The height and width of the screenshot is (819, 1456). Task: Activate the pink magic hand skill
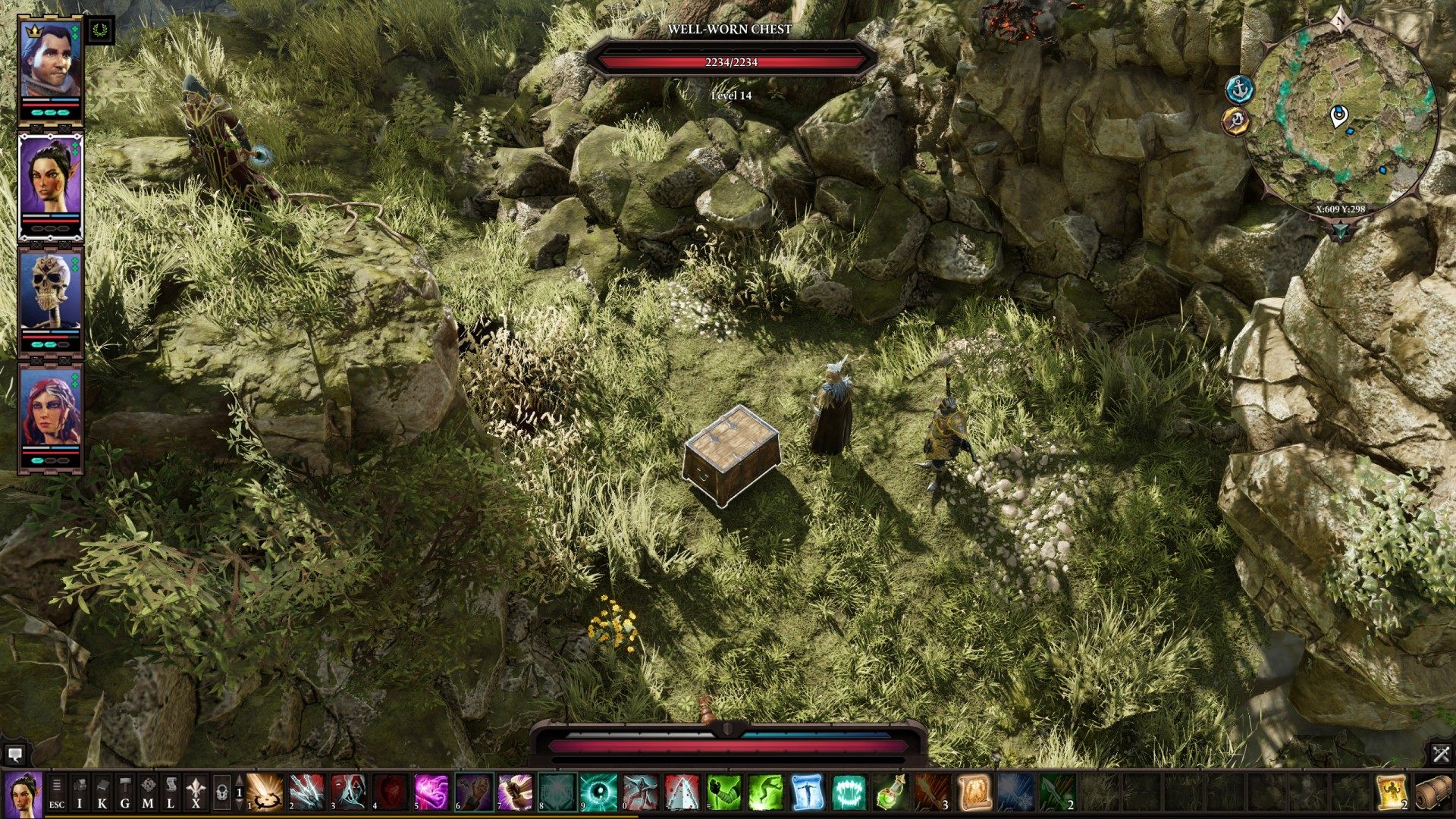(431, 792)
